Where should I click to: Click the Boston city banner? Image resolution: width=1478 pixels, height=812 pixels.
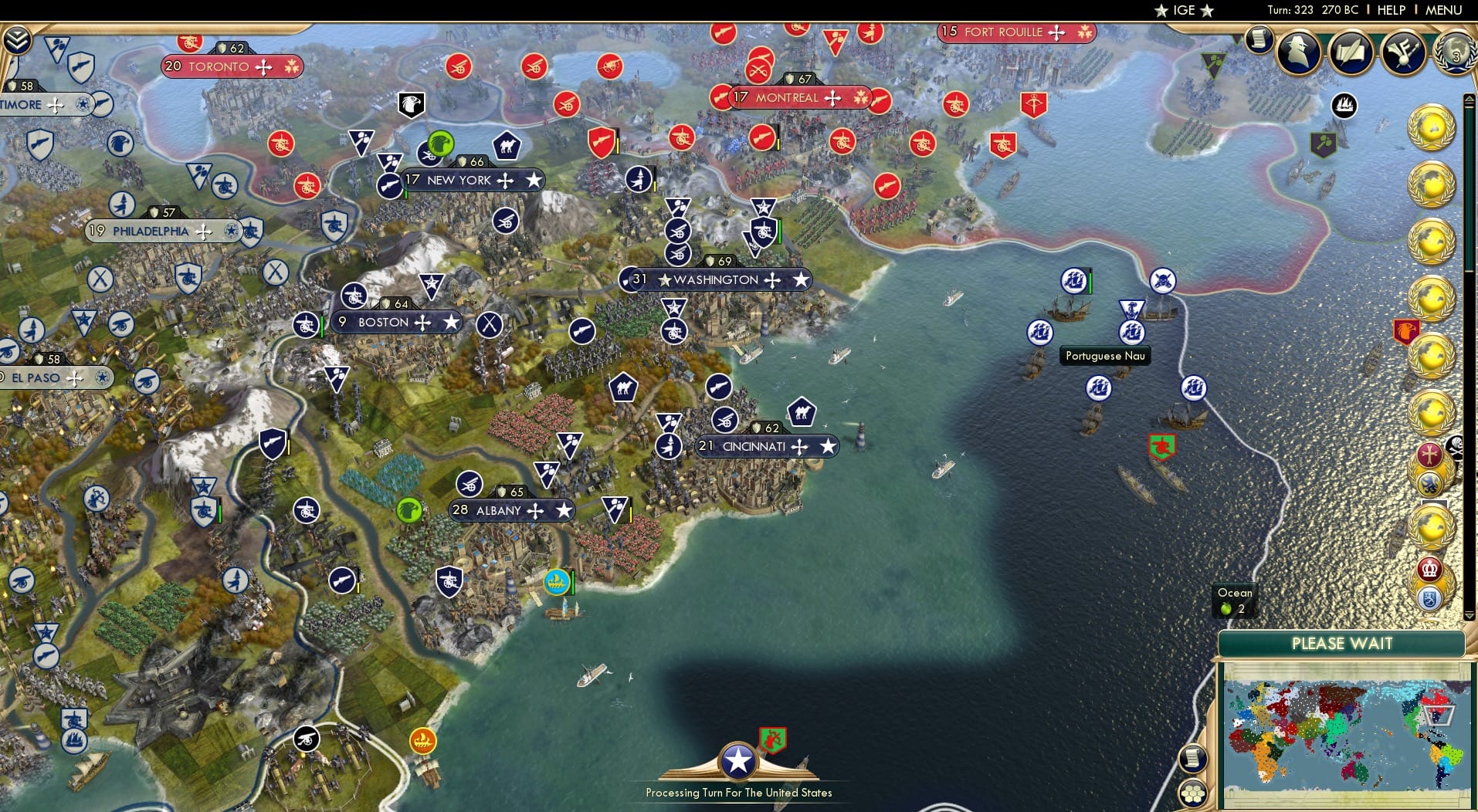click(x=396, y=322)
